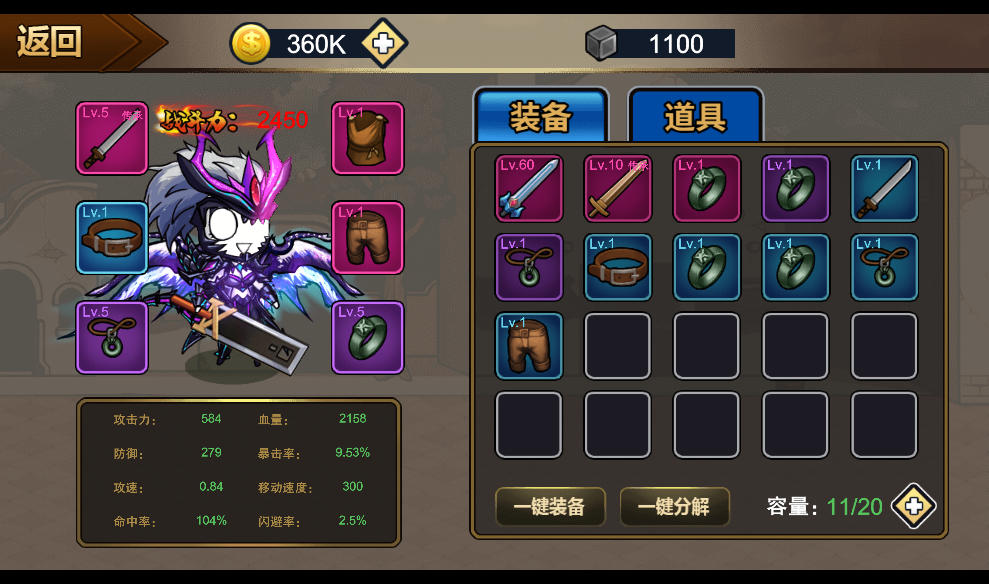Add more gold with the plus button

click(384, 44)
